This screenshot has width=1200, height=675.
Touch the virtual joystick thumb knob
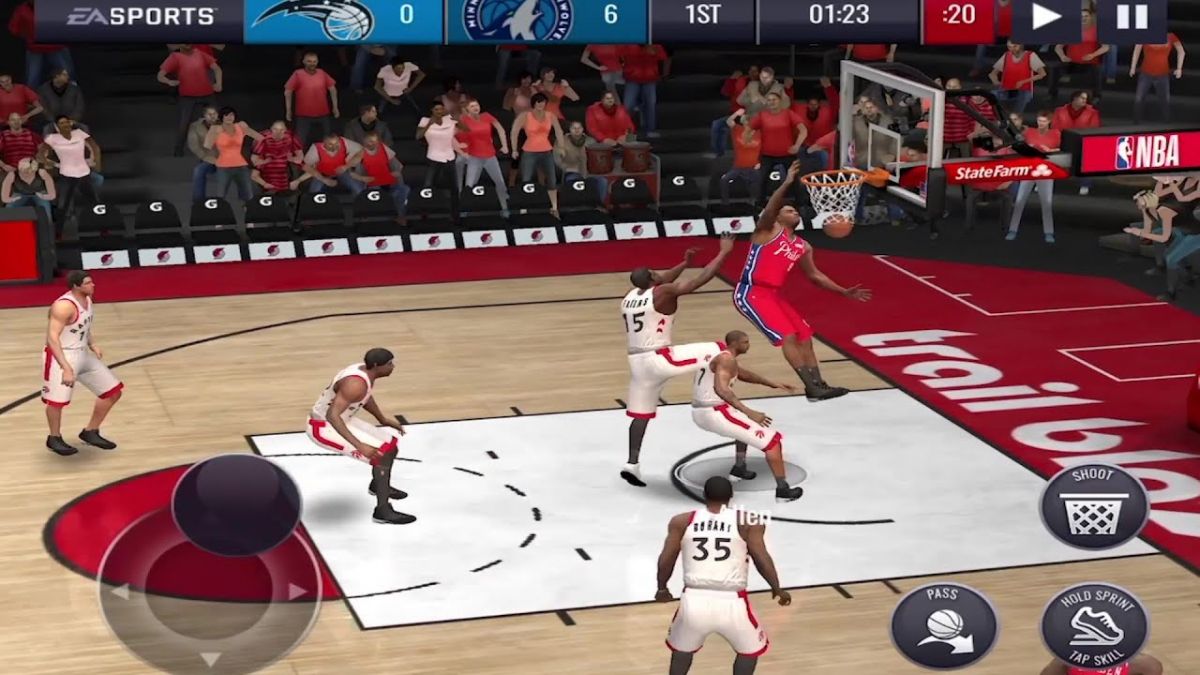[x=237, y=505]
